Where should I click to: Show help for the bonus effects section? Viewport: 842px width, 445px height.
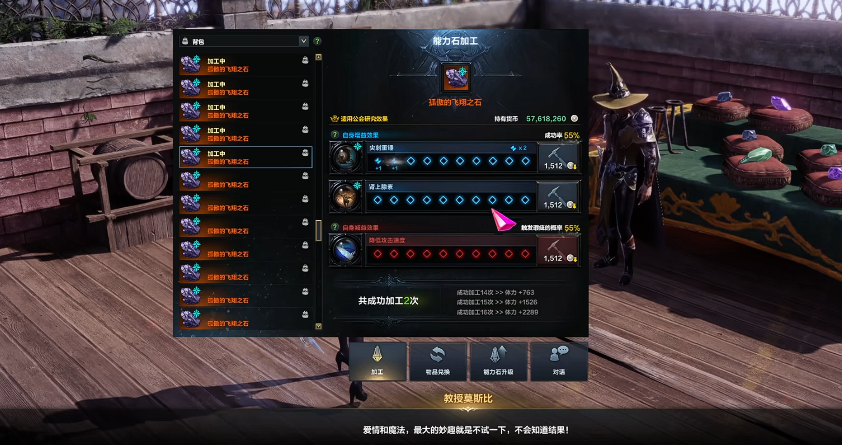pos(335,135)
